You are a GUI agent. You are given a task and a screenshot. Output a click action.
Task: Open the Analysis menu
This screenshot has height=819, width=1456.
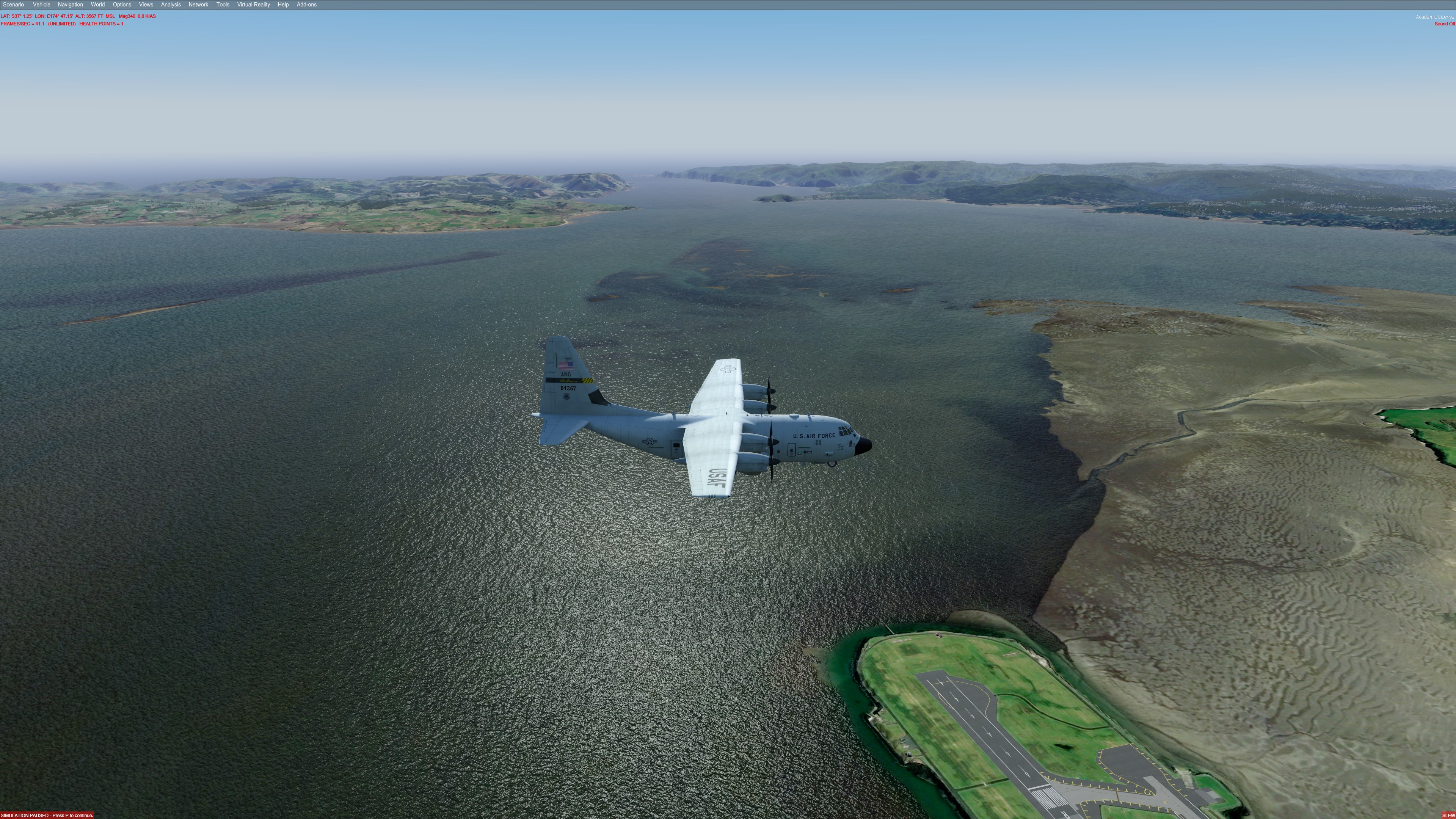pos(171,5)
